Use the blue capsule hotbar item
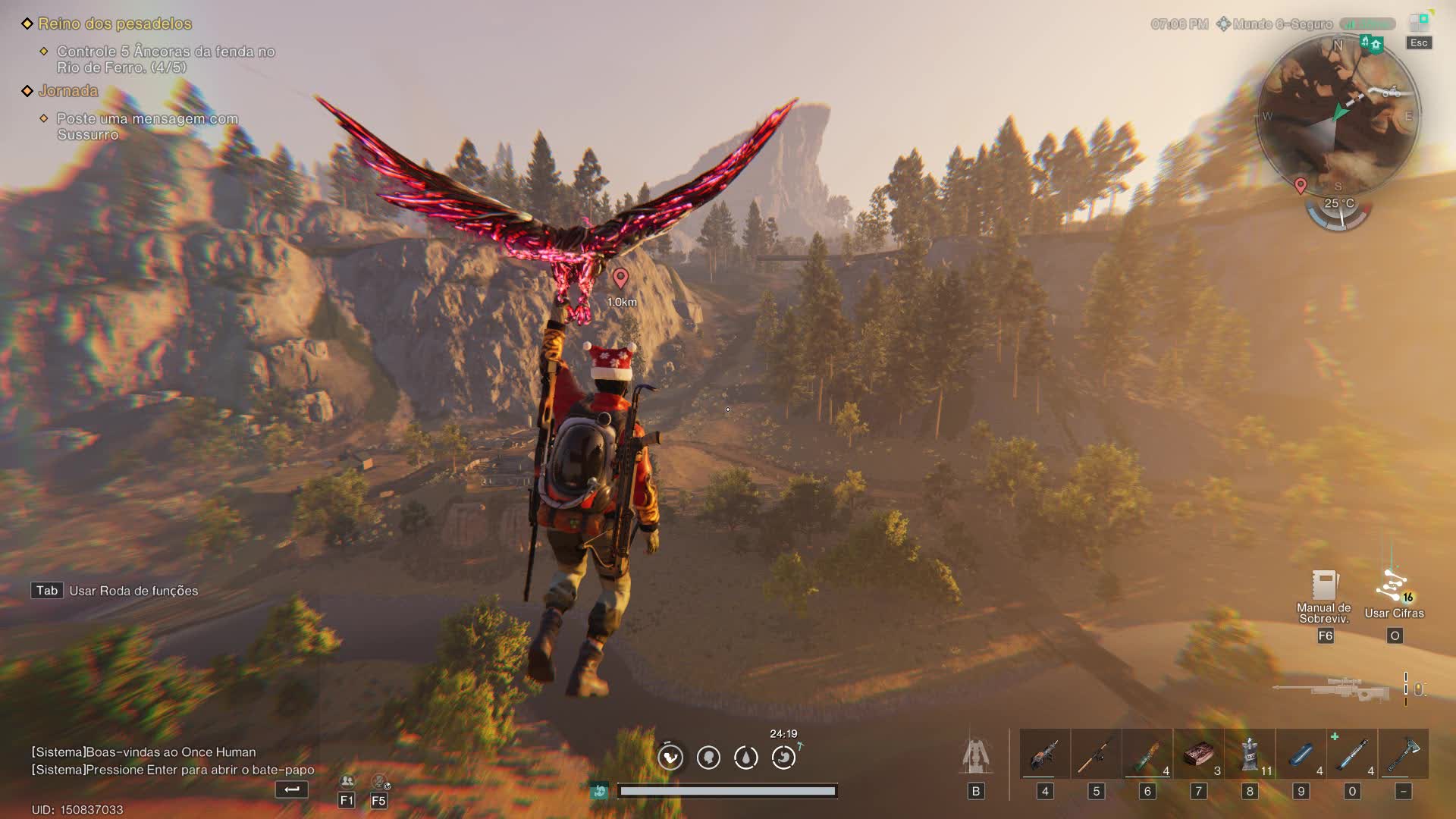 point(1301,755)
